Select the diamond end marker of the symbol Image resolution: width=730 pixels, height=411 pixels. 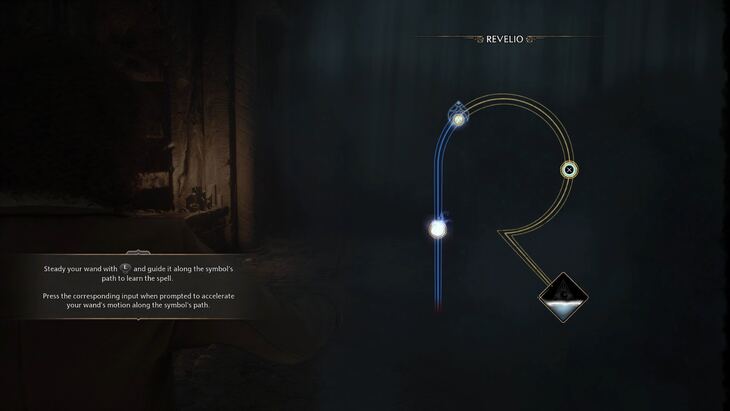[563, 297]
